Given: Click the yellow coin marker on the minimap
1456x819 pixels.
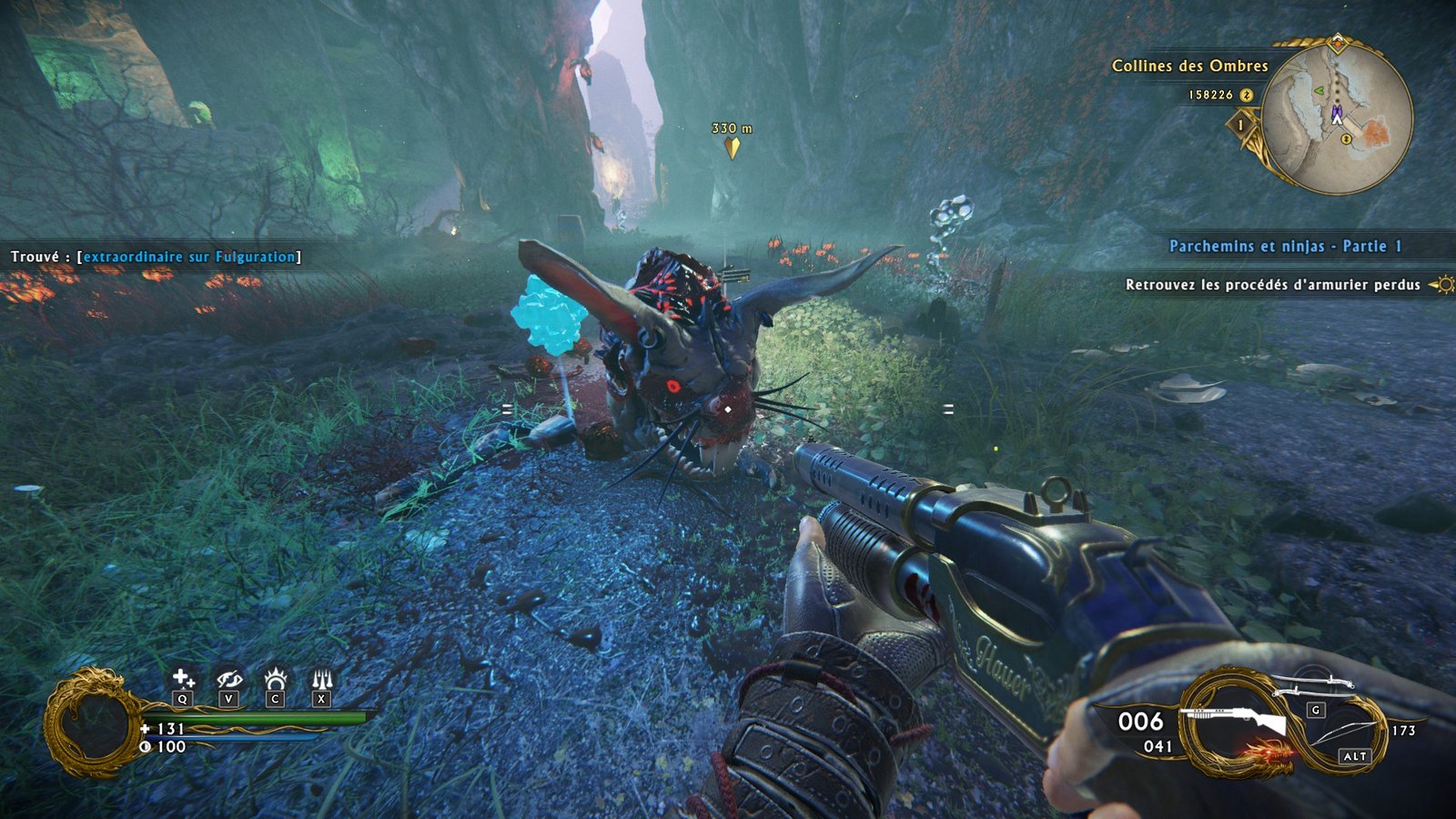Looking at the screenshot, I should (1347, 139).
